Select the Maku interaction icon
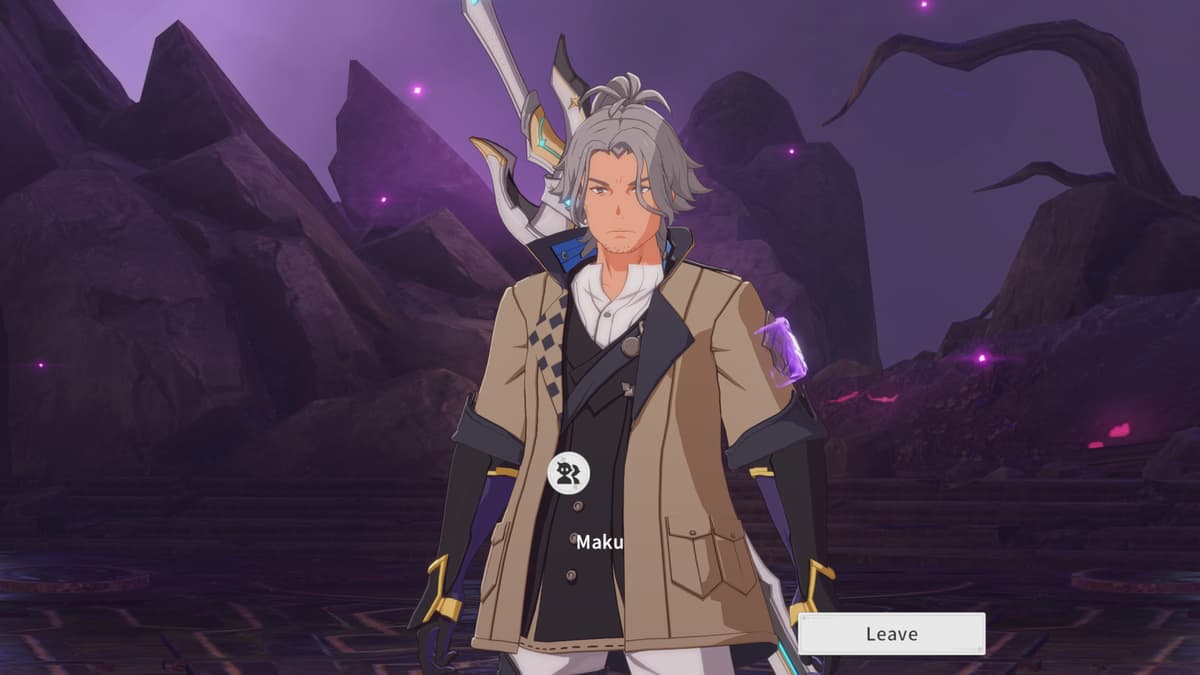 (x=569, y=473)
